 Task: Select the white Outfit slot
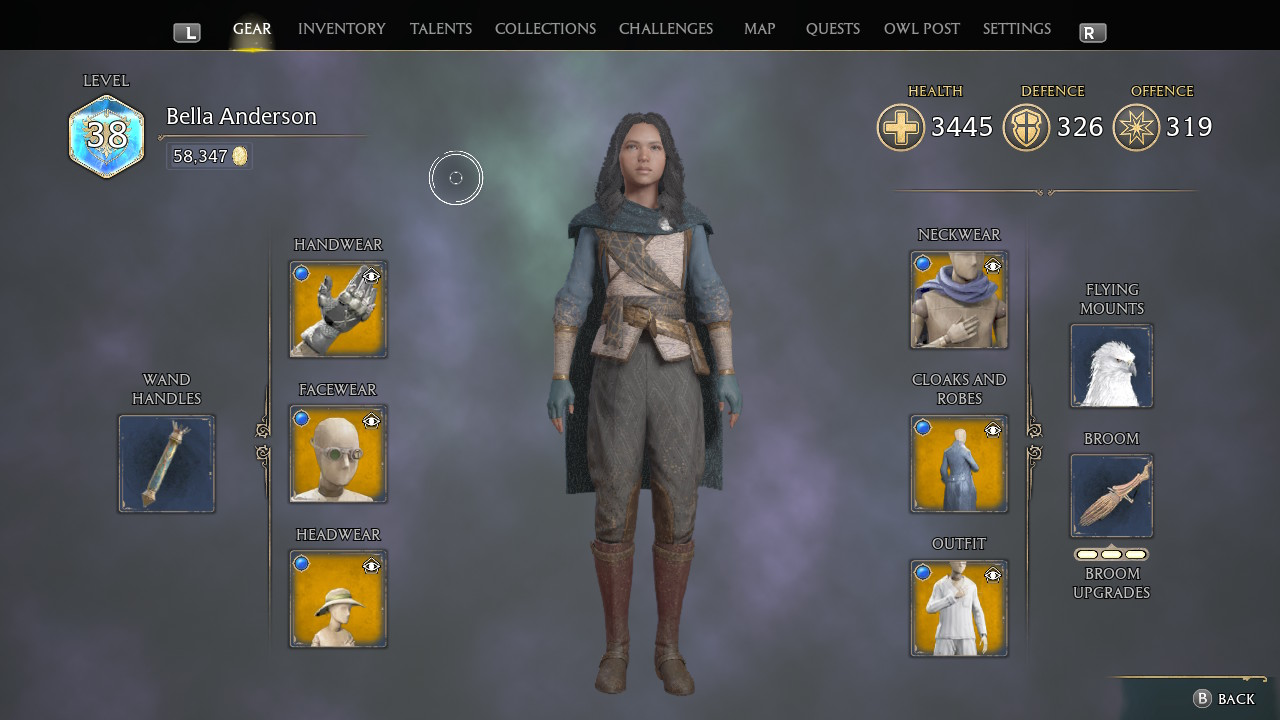point(958,609)
